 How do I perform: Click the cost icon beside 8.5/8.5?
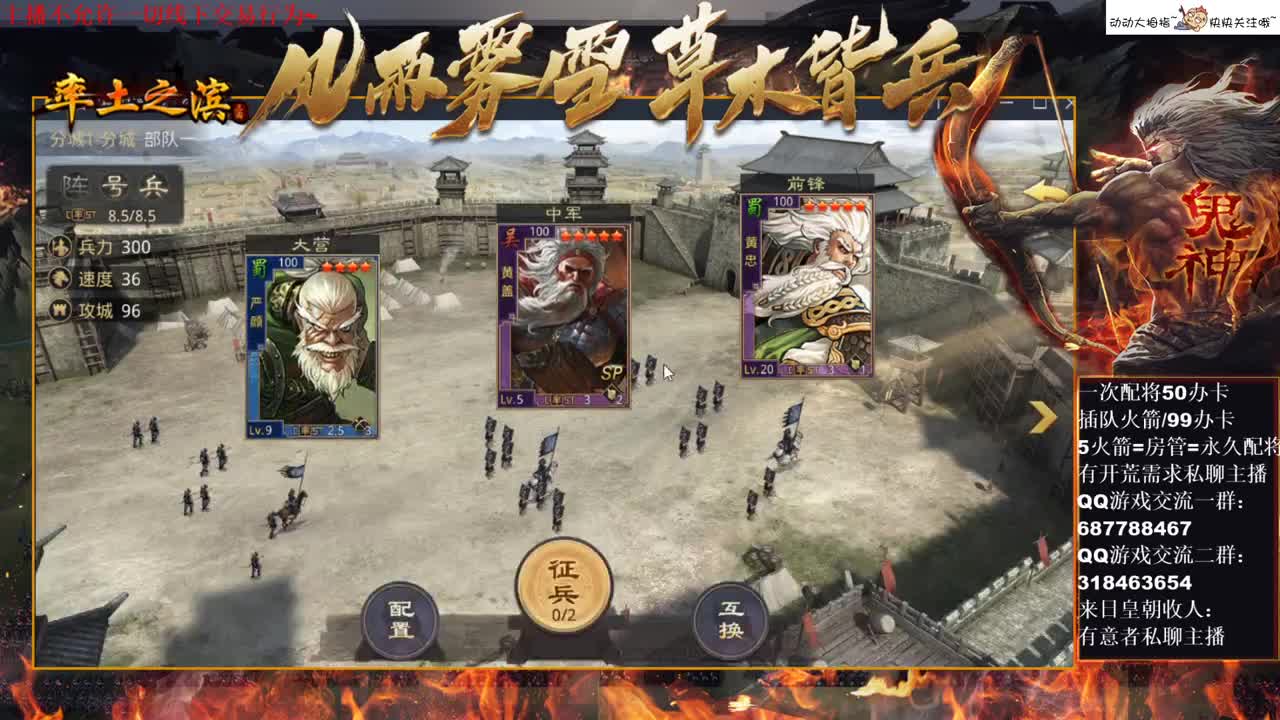tap(80, 213)
